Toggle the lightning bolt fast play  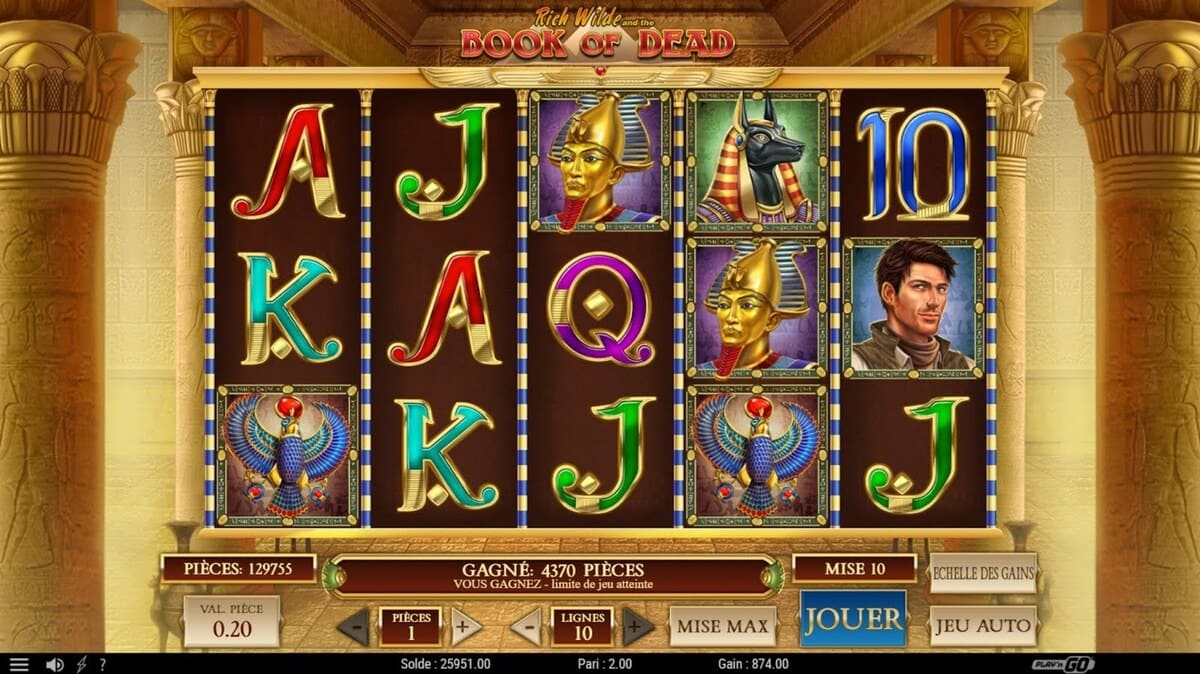point(82,664)
